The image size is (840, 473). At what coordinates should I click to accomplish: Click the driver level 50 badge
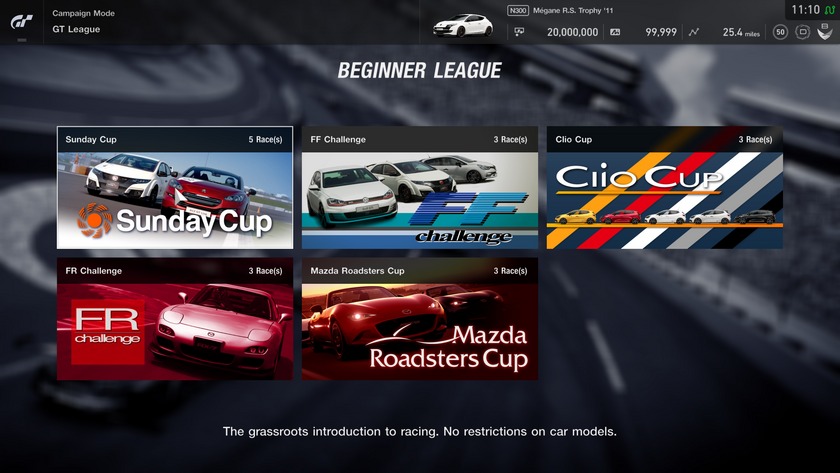(x=779, y=32)
